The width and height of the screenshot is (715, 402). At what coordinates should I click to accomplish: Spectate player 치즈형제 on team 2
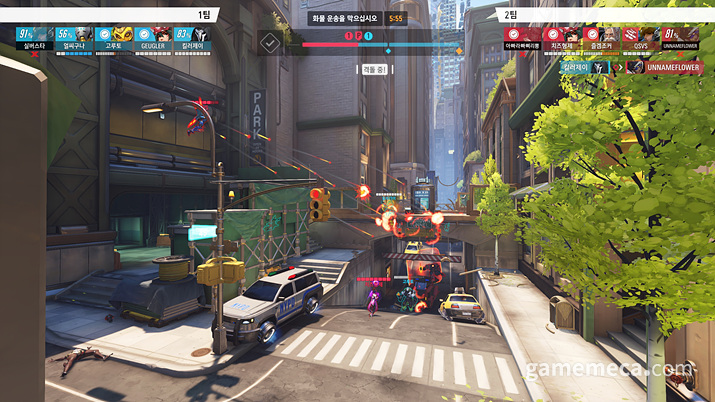[x=563, y=37]
